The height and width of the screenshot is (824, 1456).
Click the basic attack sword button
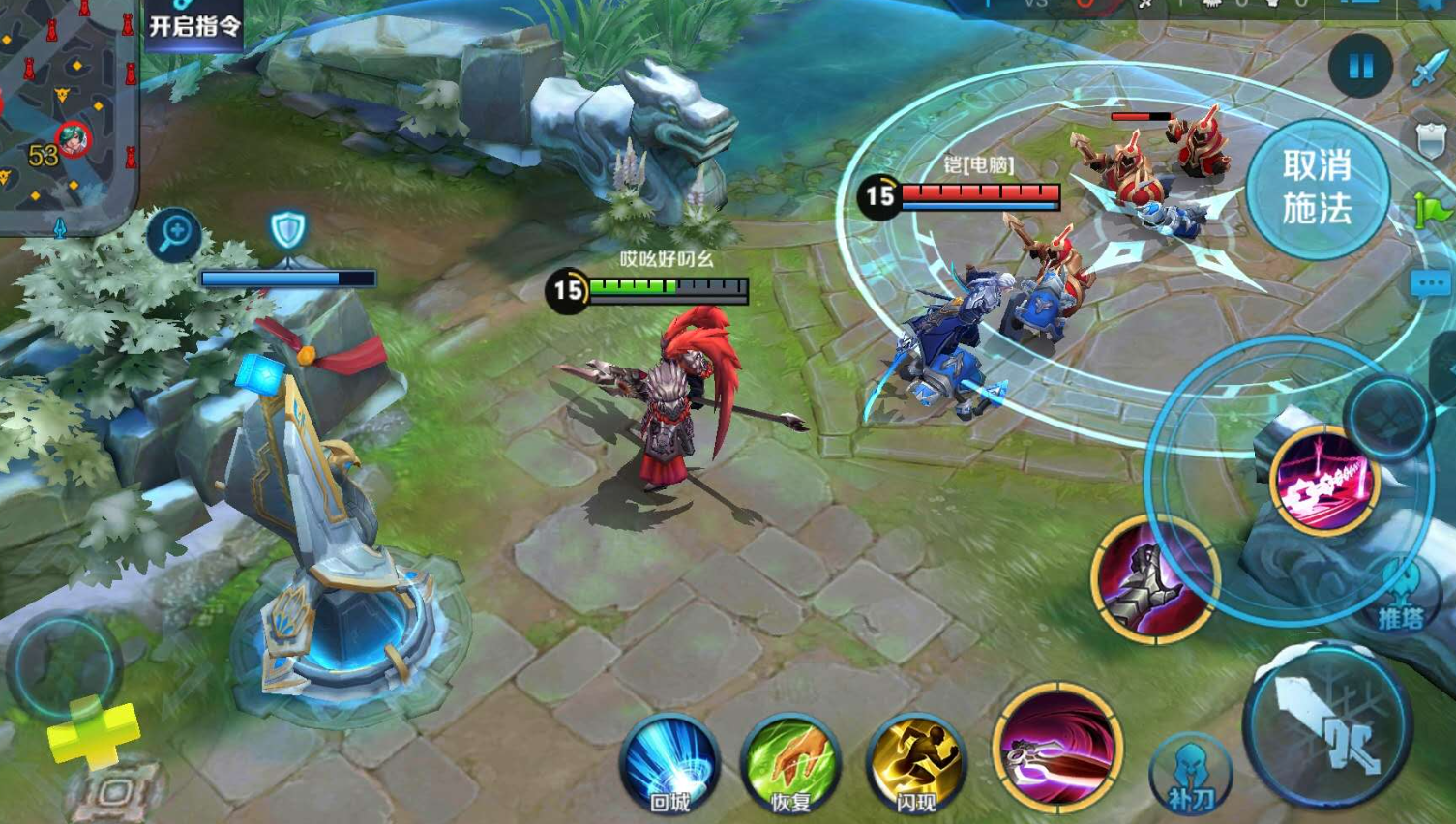(x=1327, y=725)
